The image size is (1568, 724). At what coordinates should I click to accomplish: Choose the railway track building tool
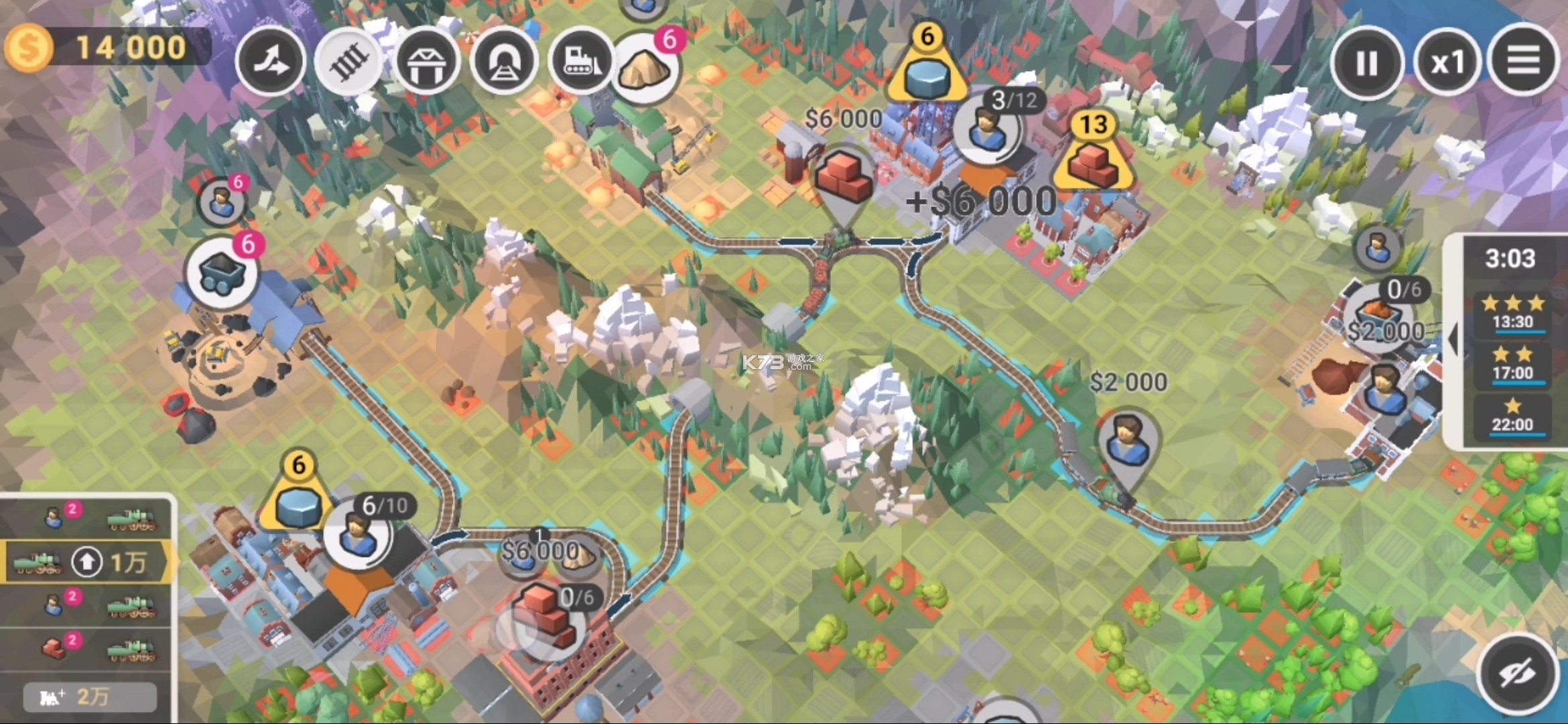point(349,62)
